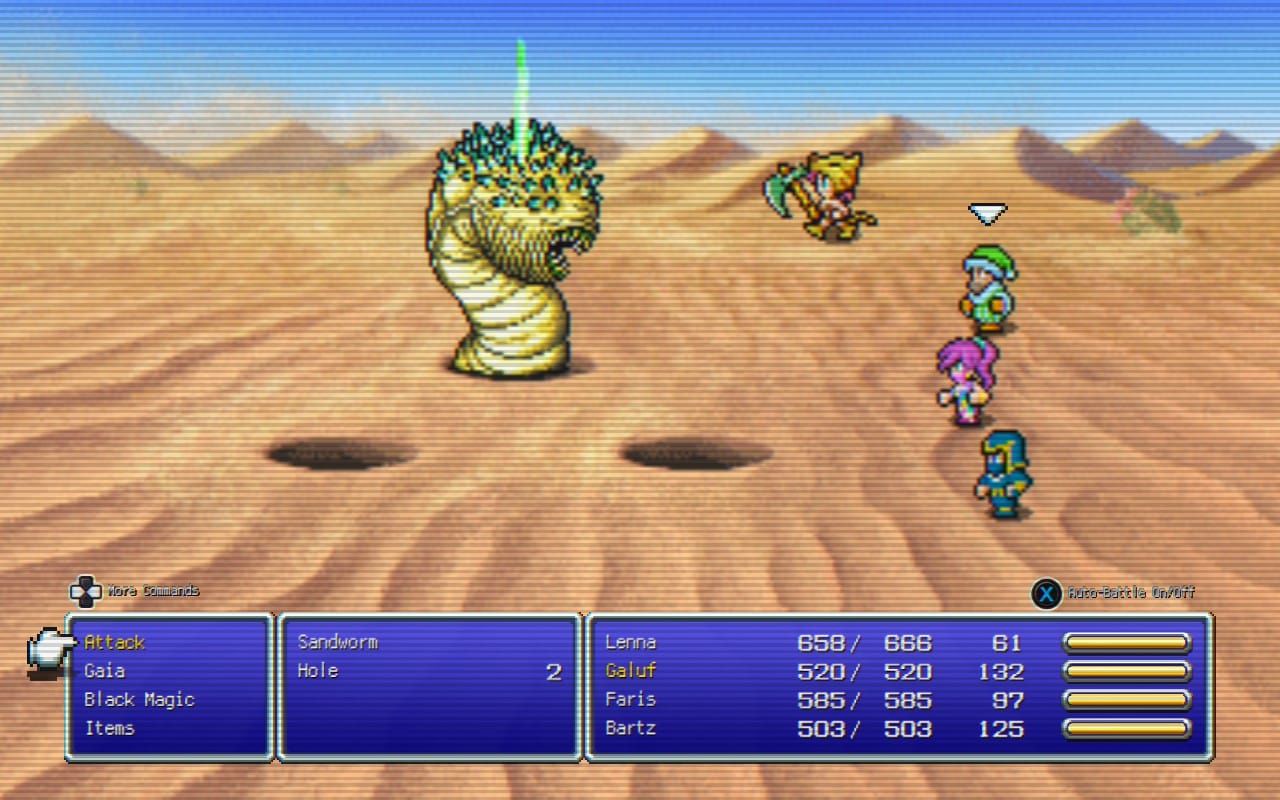This screenshot has width=1280, height=800.
Task: Open the Black Magic command
Action: point(139,699)
